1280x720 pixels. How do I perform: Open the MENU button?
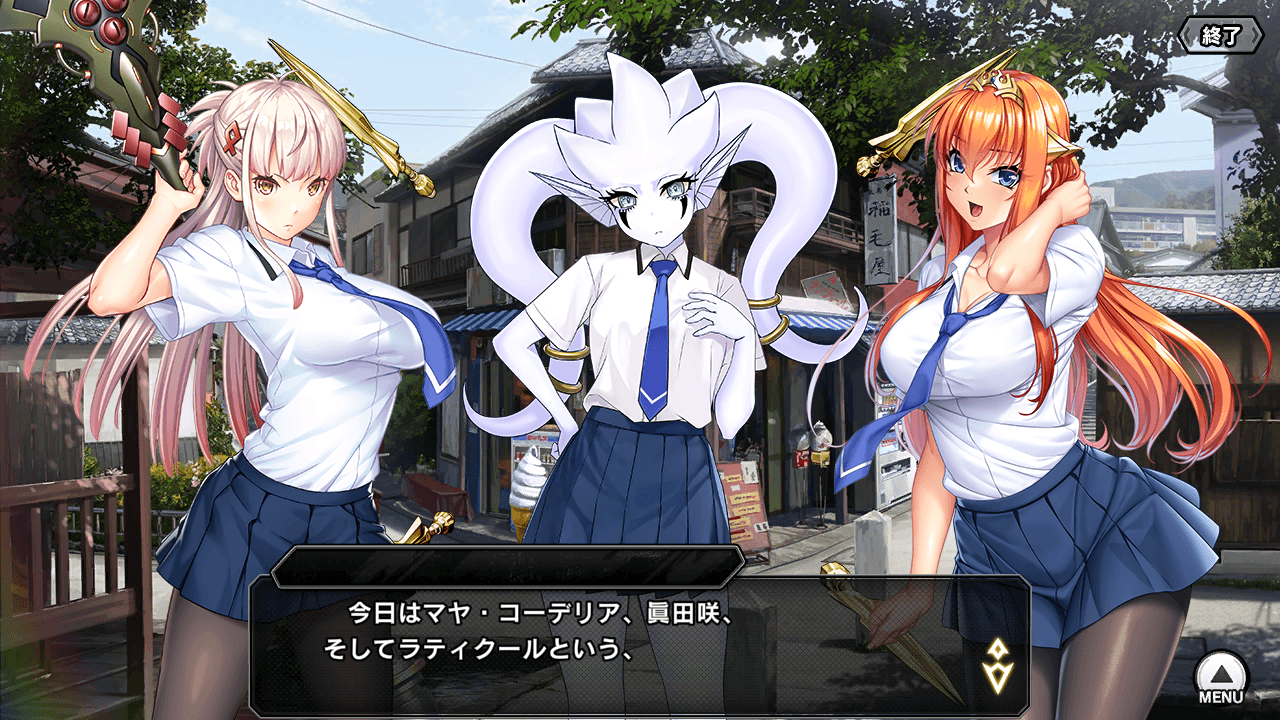point(1220,678)
